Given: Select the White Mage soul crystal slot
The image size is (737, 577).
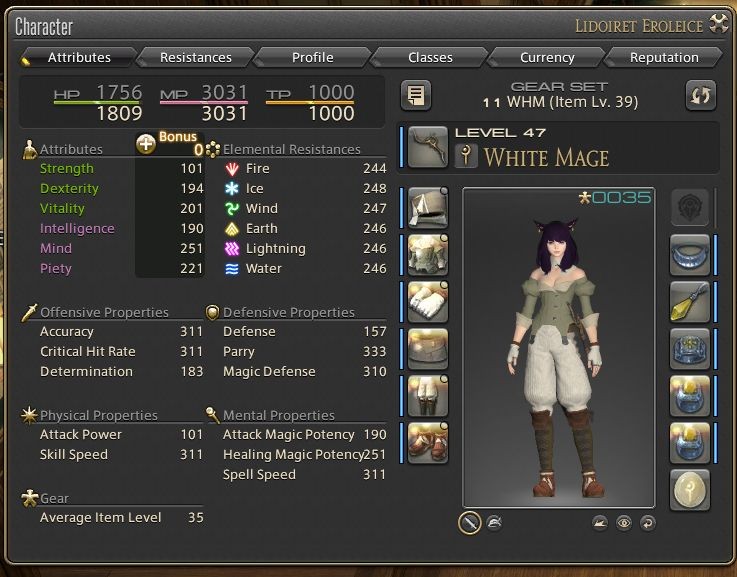Looking at the screenshot, I should [690, 489].
